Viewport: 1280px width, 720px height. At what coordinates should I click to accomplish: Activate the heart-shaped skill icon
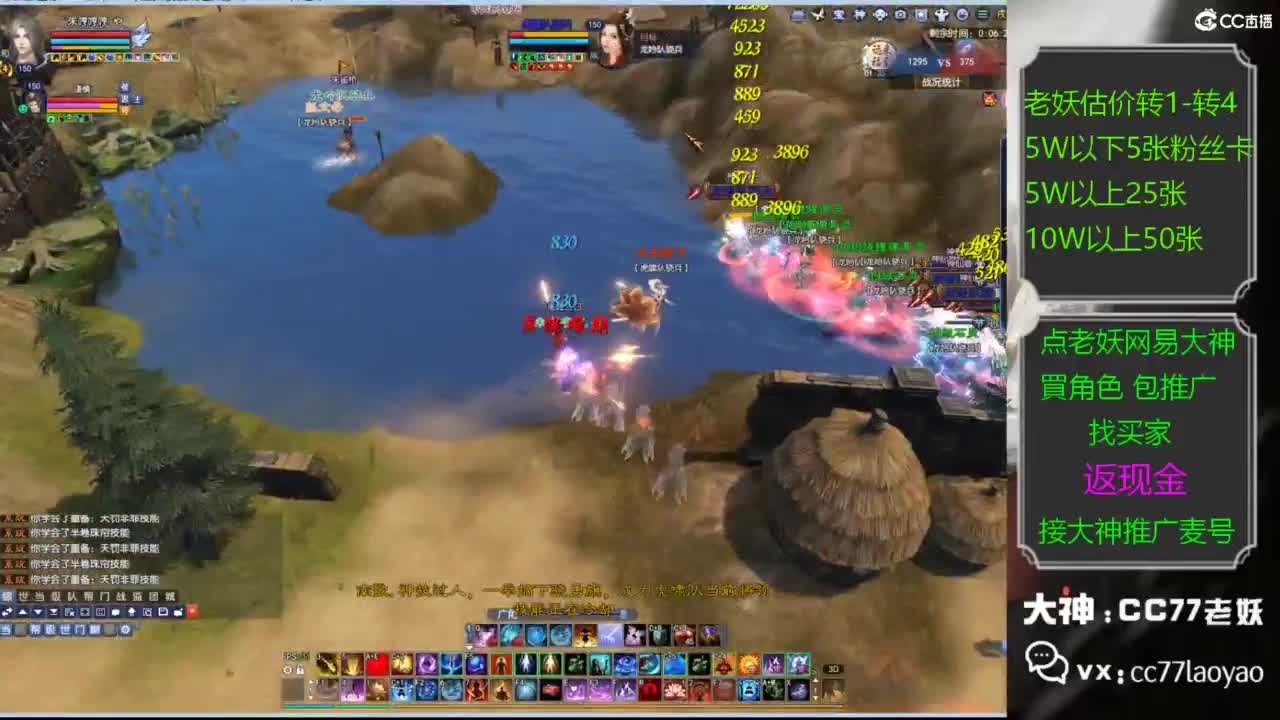373,663
